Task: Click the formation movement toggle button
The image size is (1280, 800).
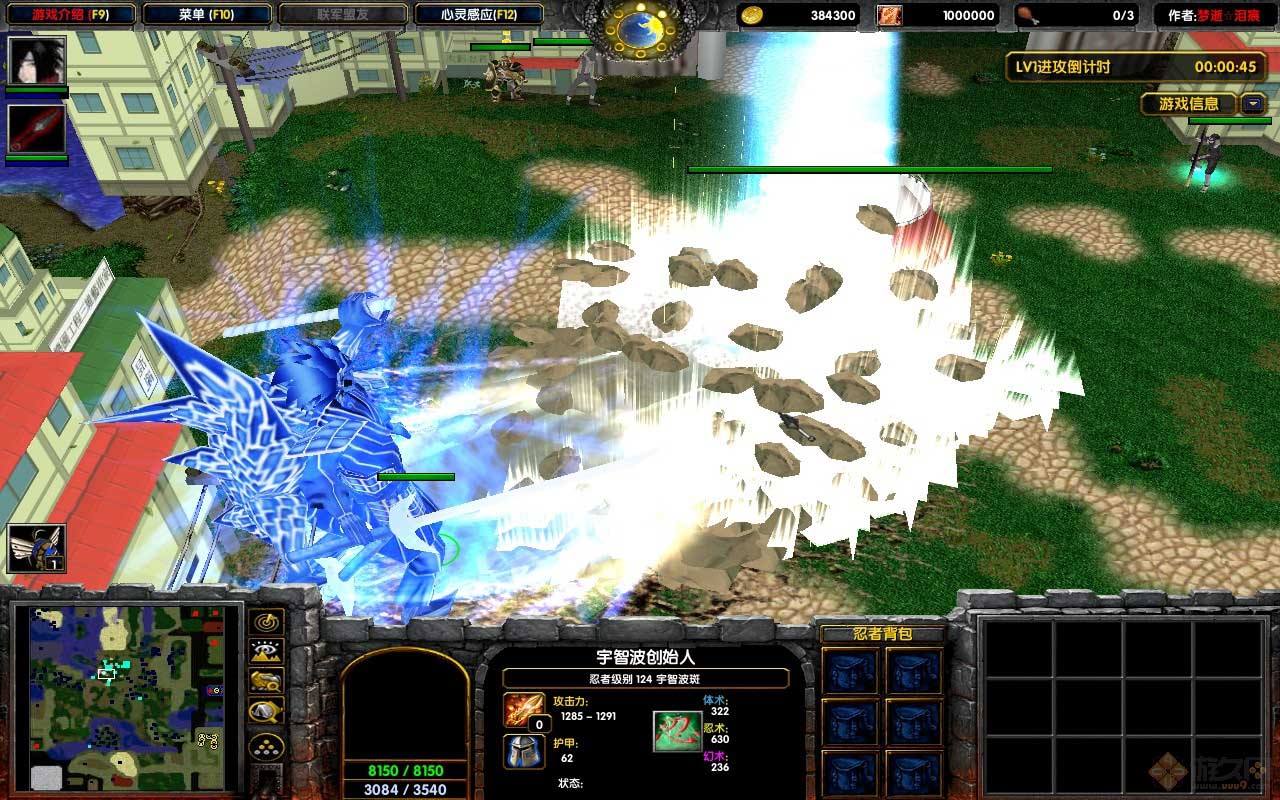Action: click(266, 747)
